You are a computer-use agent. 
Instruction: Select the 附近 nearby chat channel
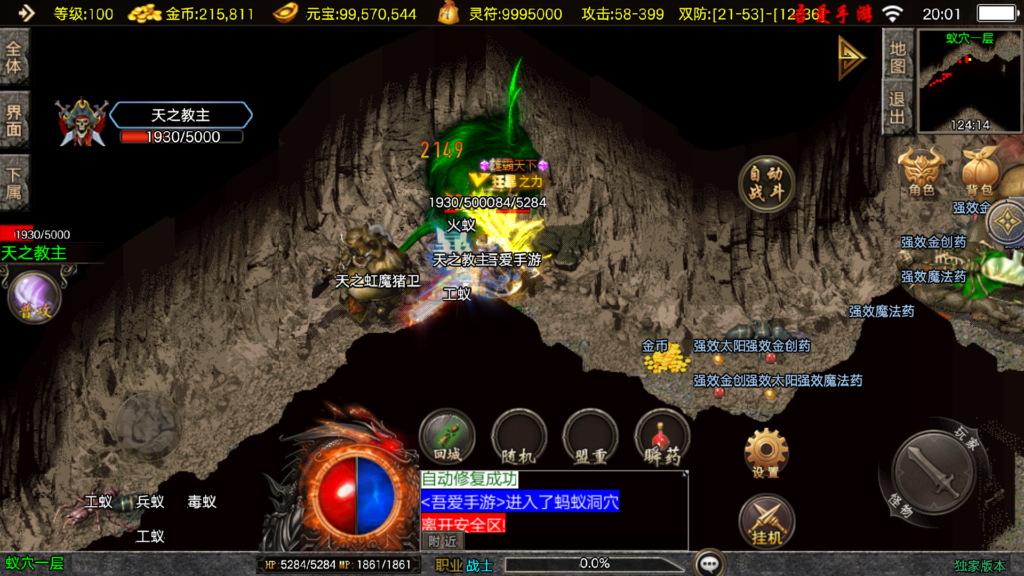pos(442,541)
